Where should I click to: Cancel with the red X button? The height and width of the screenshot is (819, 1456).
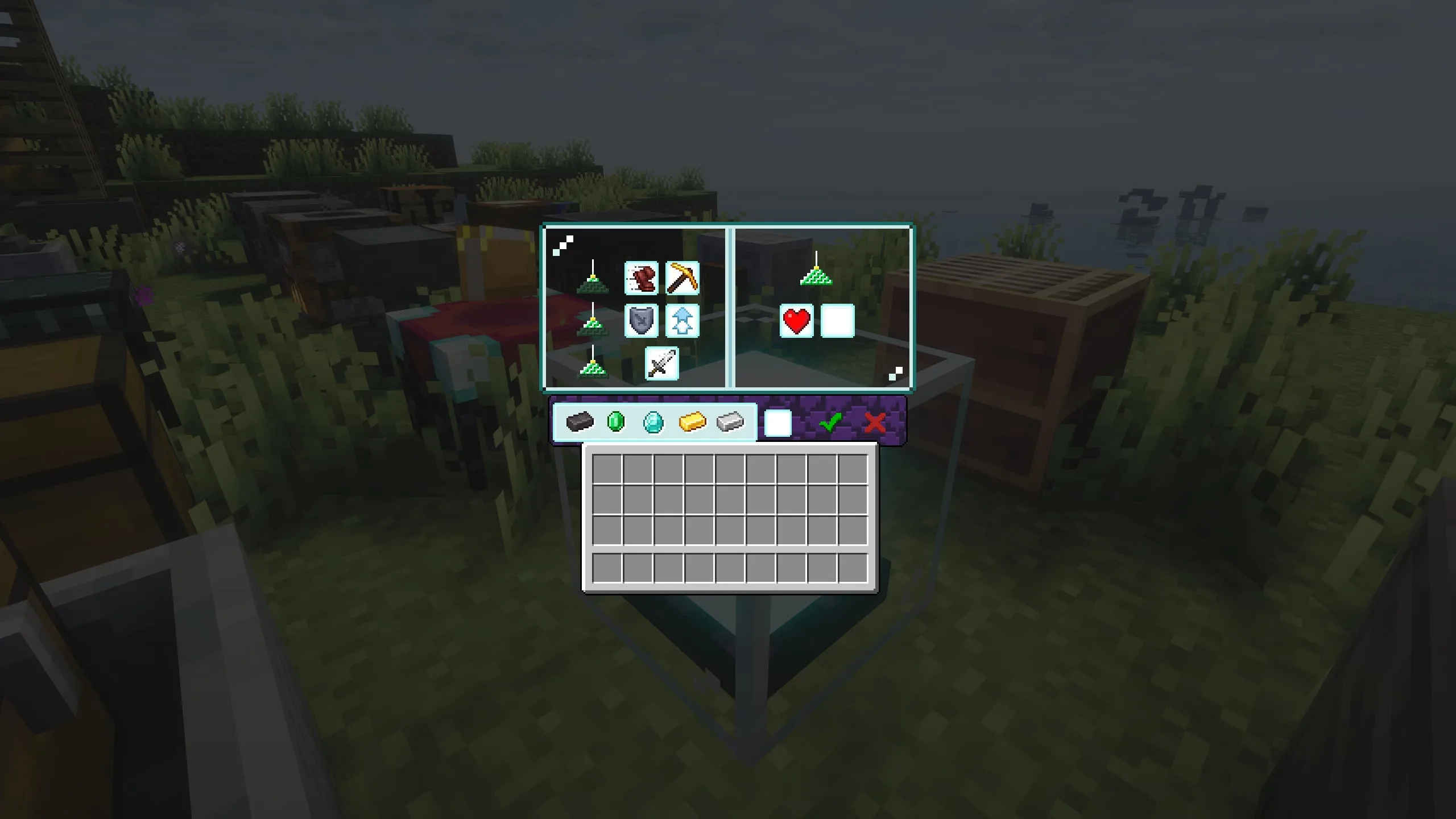pyautogui.click(x=876, y=422)
